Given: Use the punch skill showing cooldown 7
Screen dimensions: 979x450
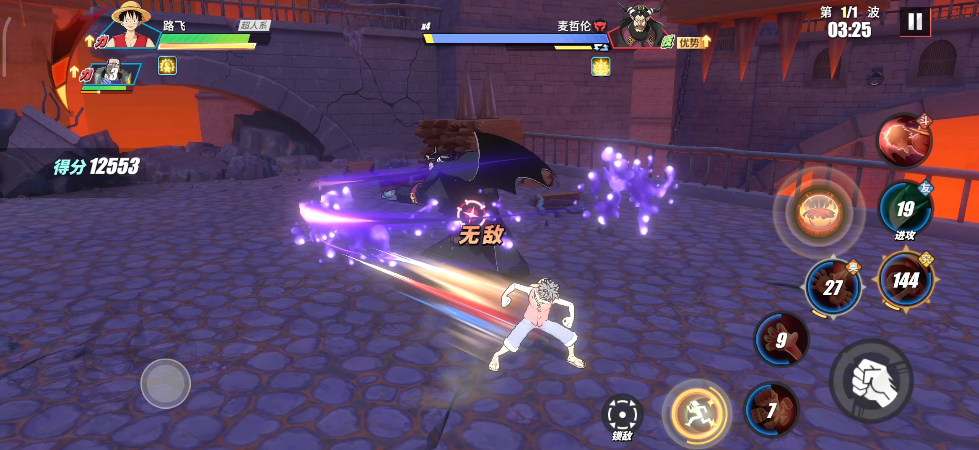Looking at the screenshot, I should pyautogui.click(x=772, y=410).
